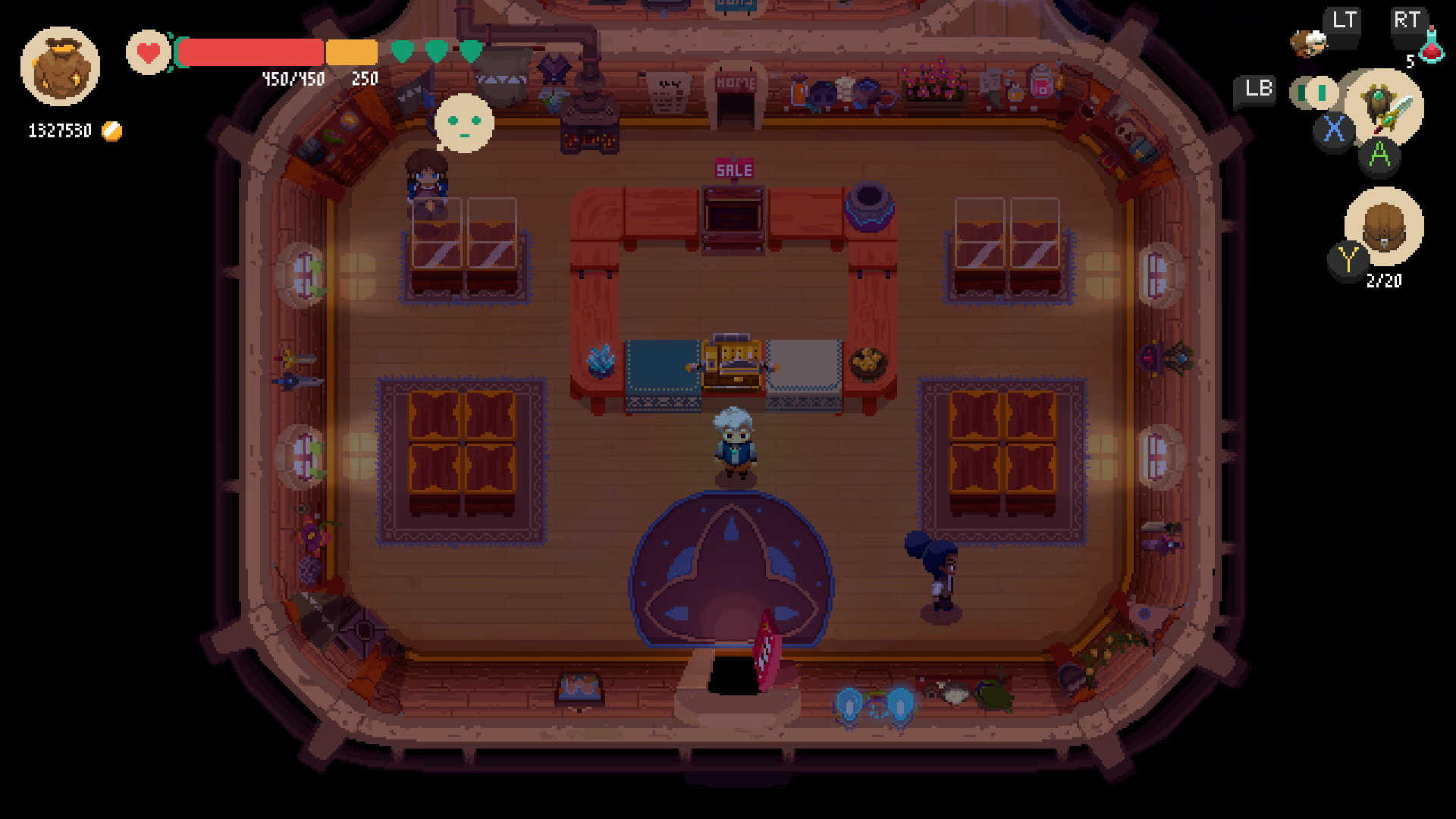The image size is (1456, 819).
Task: Open the brown backpack inventory icon
Action: (1384, 226)
